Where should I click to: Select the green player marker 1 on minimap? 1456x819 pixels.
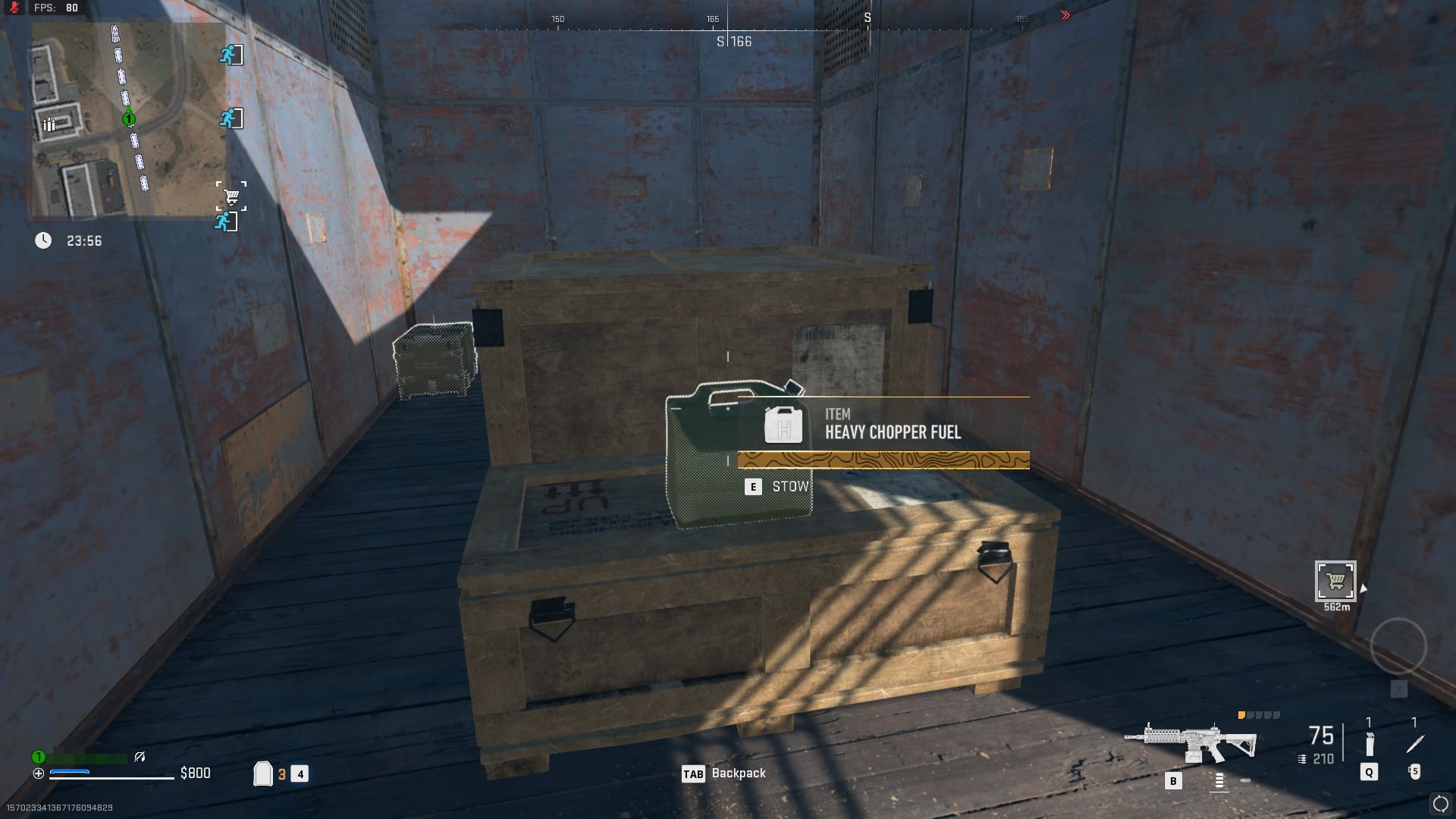[x=128, y=118]
